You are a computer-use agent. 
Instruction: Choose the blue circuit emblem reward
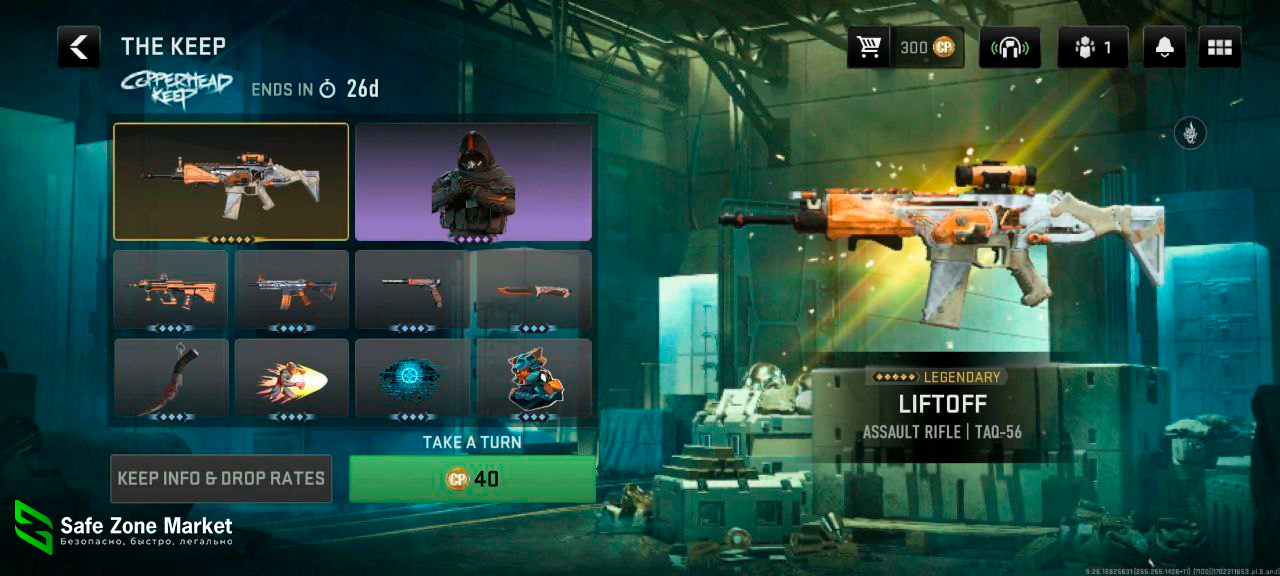pyautogui.click(x=412, y=378)
